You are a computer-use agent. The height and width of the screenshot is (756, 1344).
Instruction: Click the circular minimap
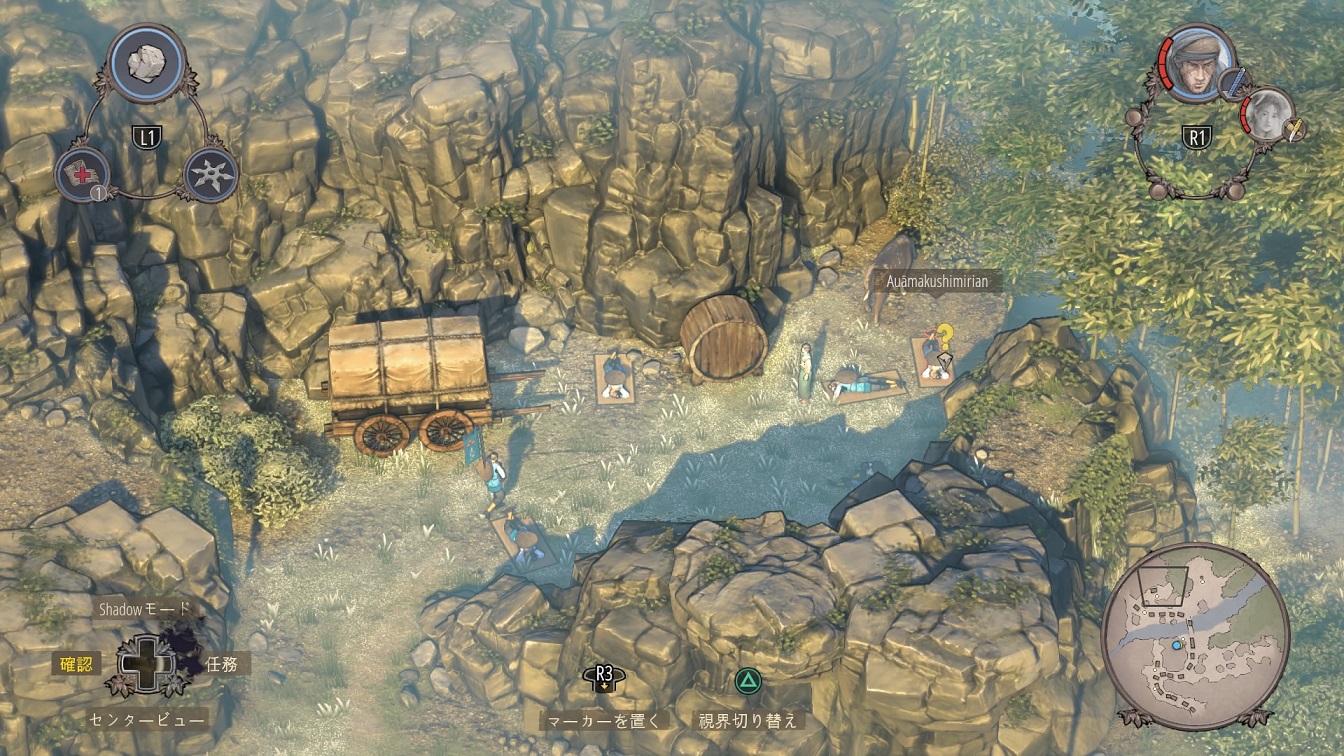click(1195, 636)
